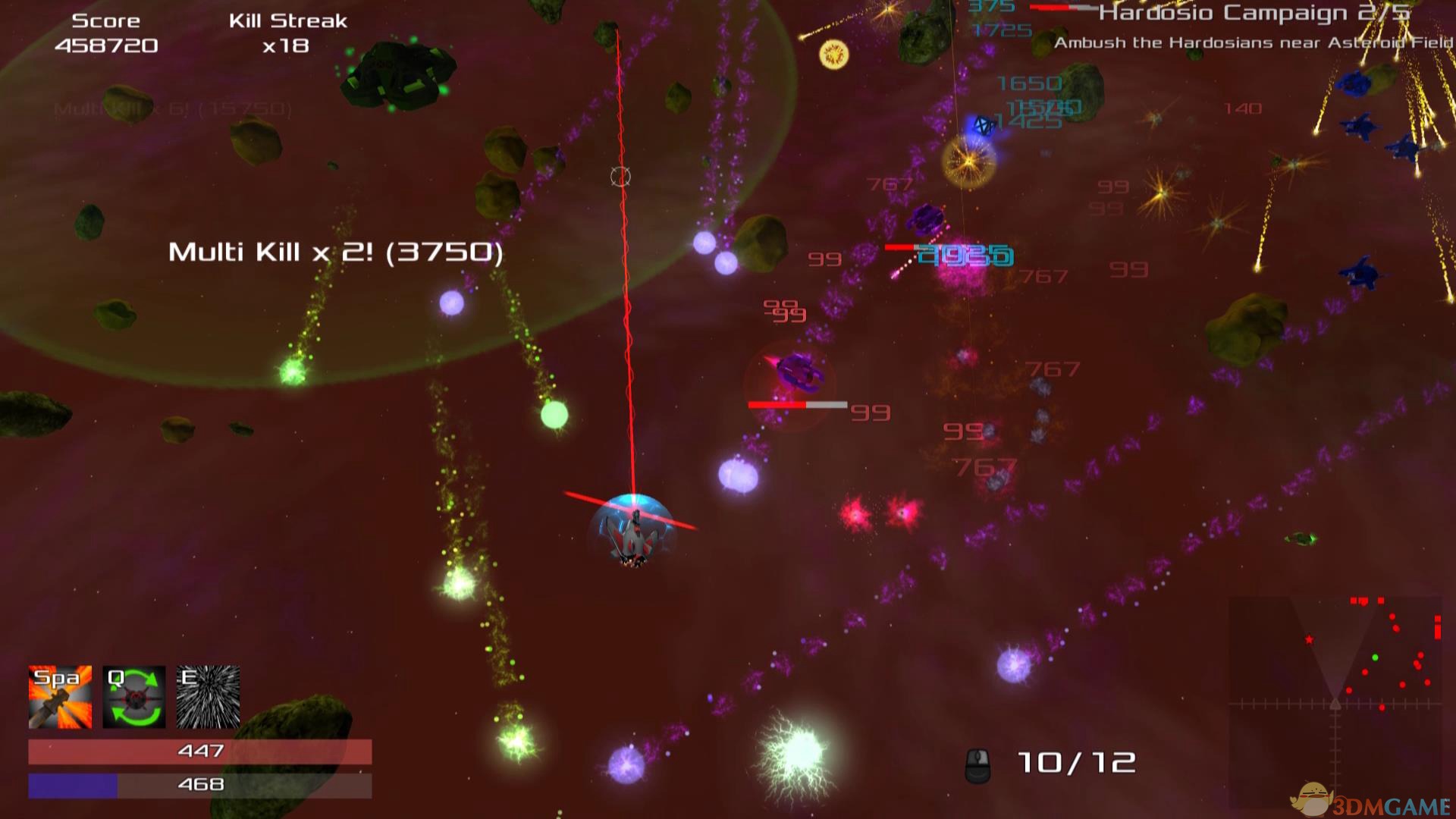Click the targeting crosshair reticle
The image size is (1456, 819).
coord(620,176)
